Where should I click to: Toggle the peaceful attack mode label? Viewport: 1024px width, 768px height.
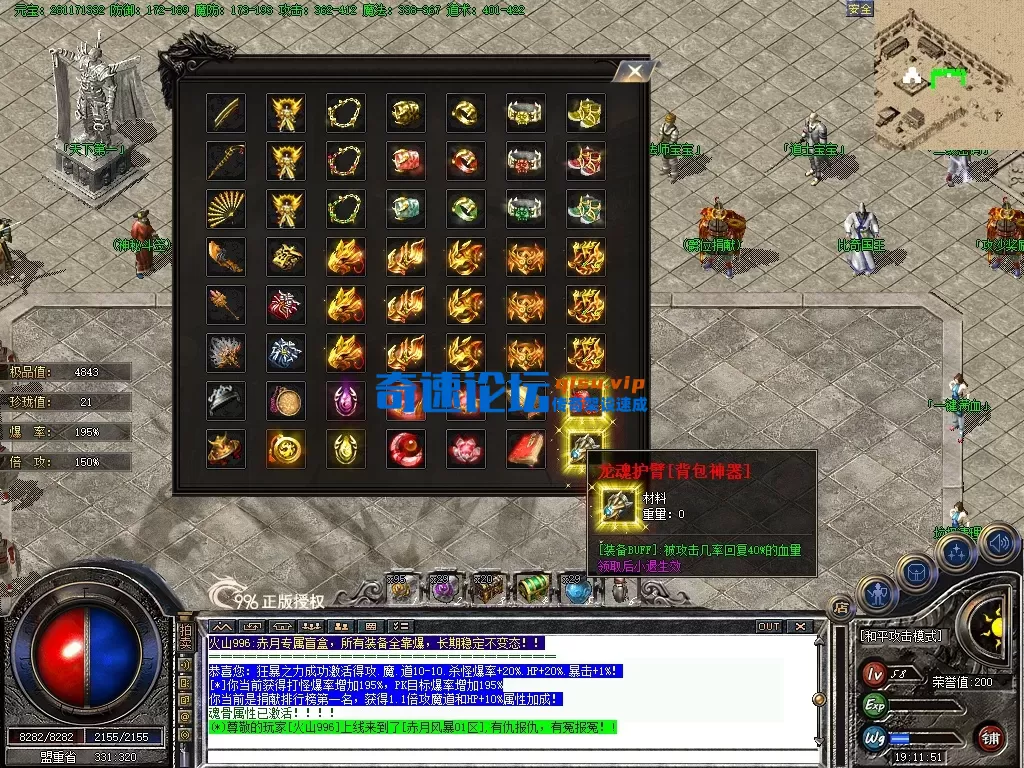pos(901,635)
